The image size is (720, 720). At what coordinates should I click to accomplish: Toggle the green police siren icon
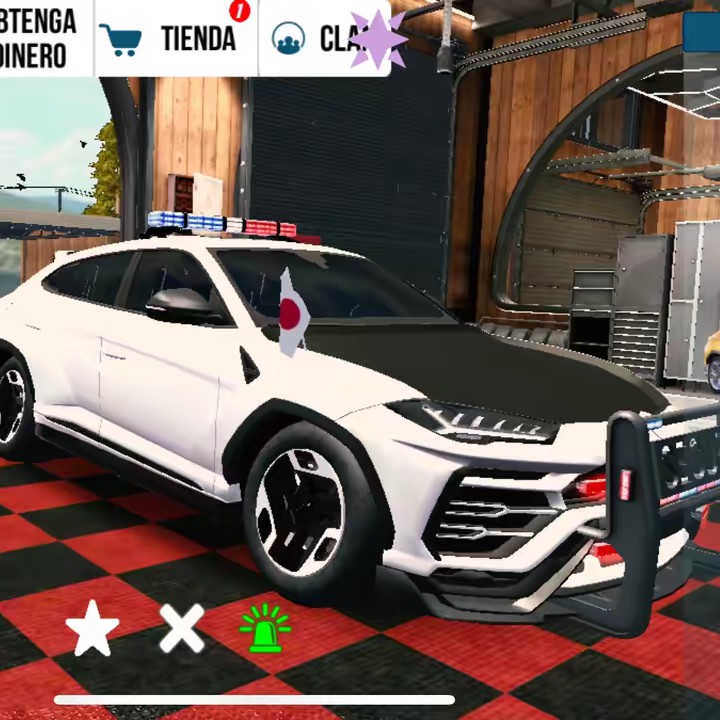265,629
